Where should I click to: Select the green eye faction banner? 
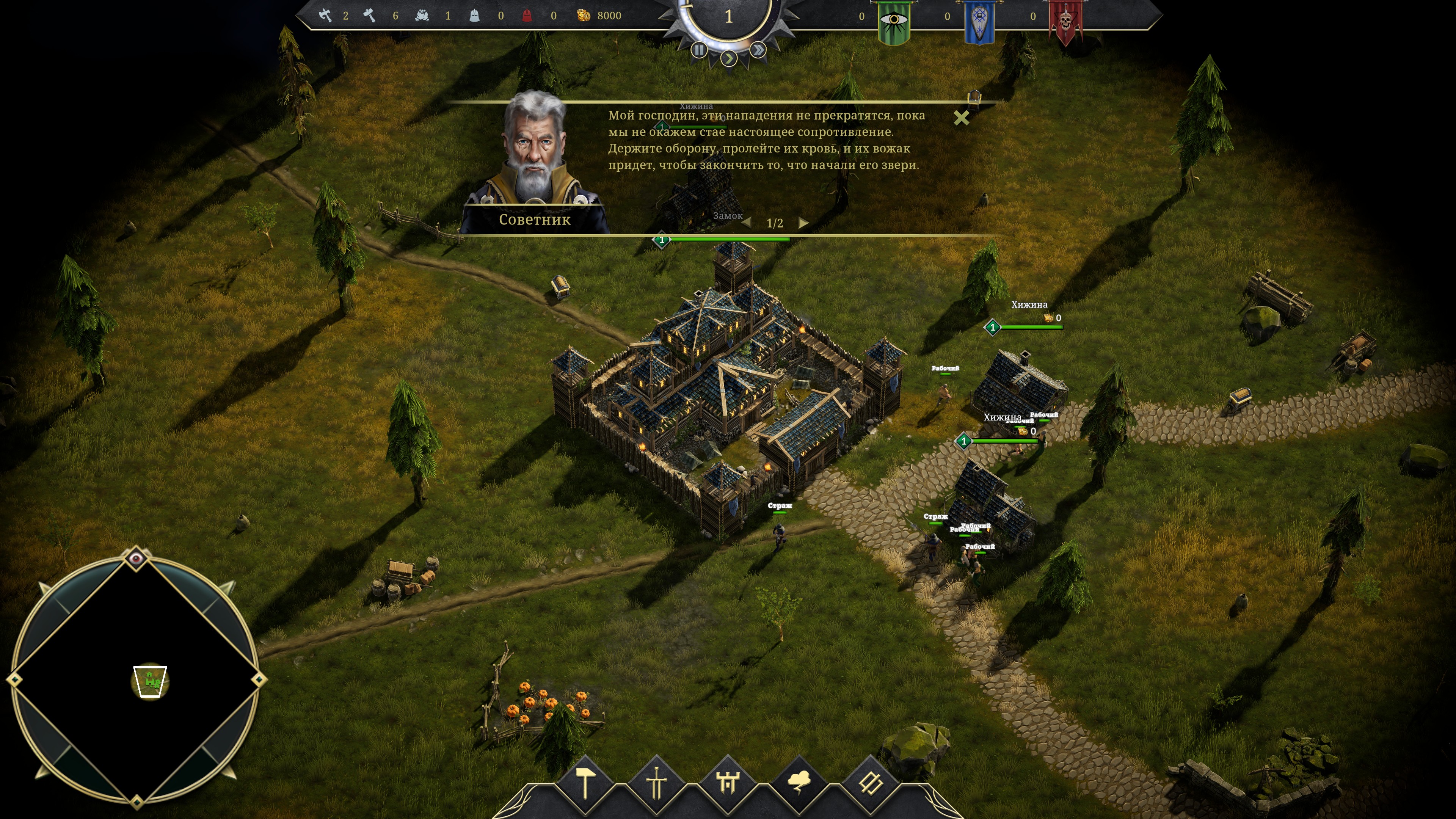point(894,22)
